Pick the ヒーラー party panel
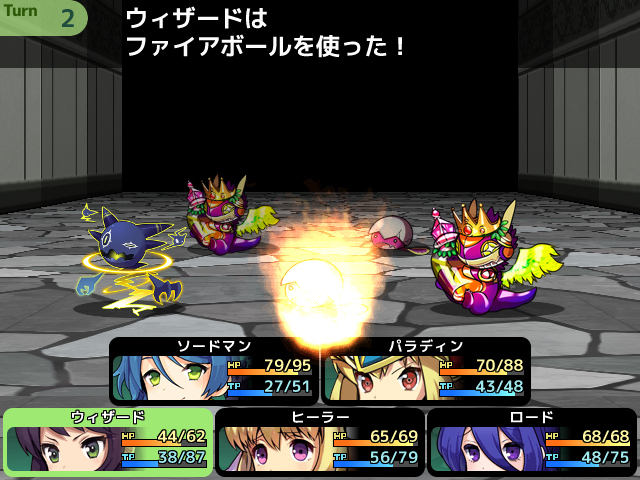The image size is (640, 480). (x=320, y=443)
